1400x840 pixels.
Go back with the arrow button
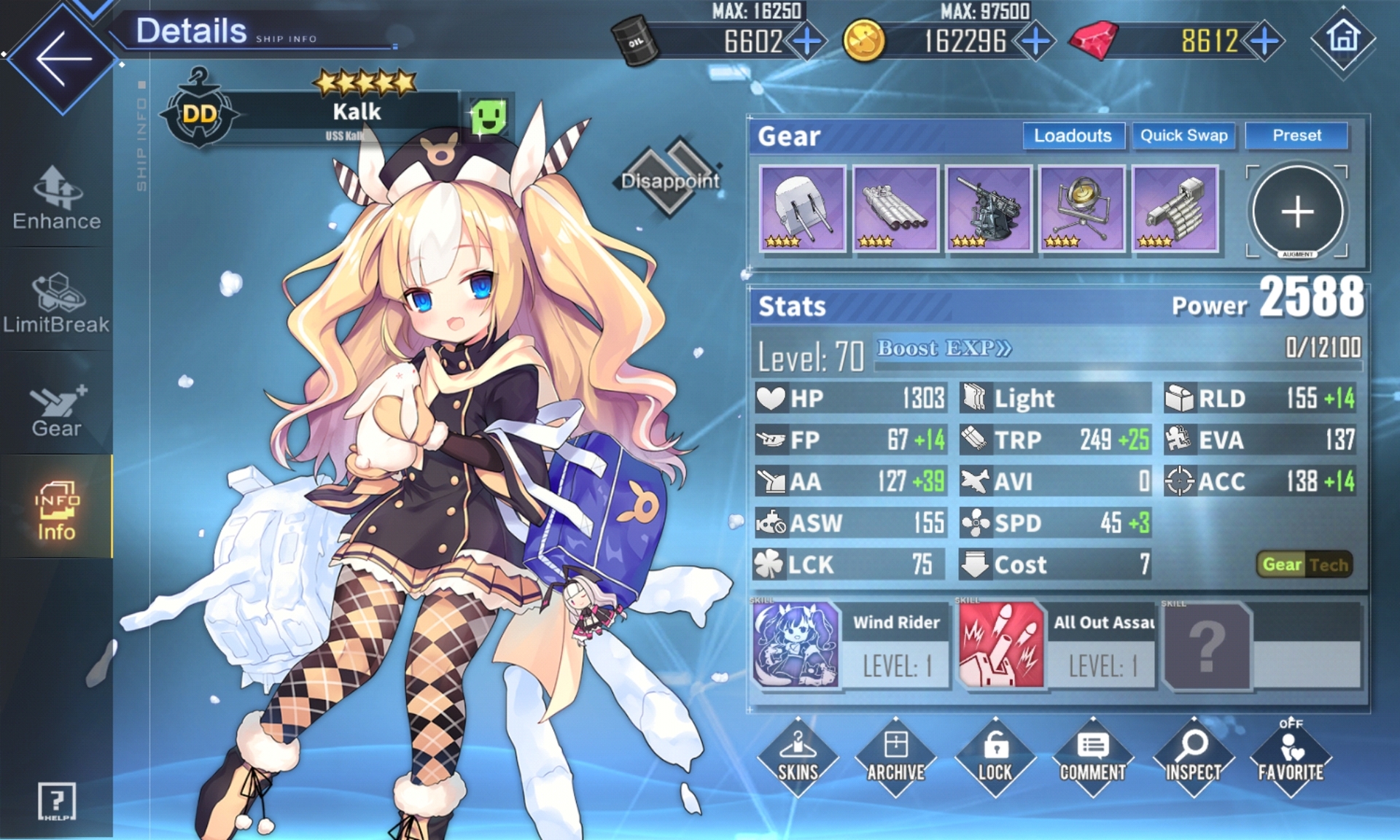coord(62,58)
